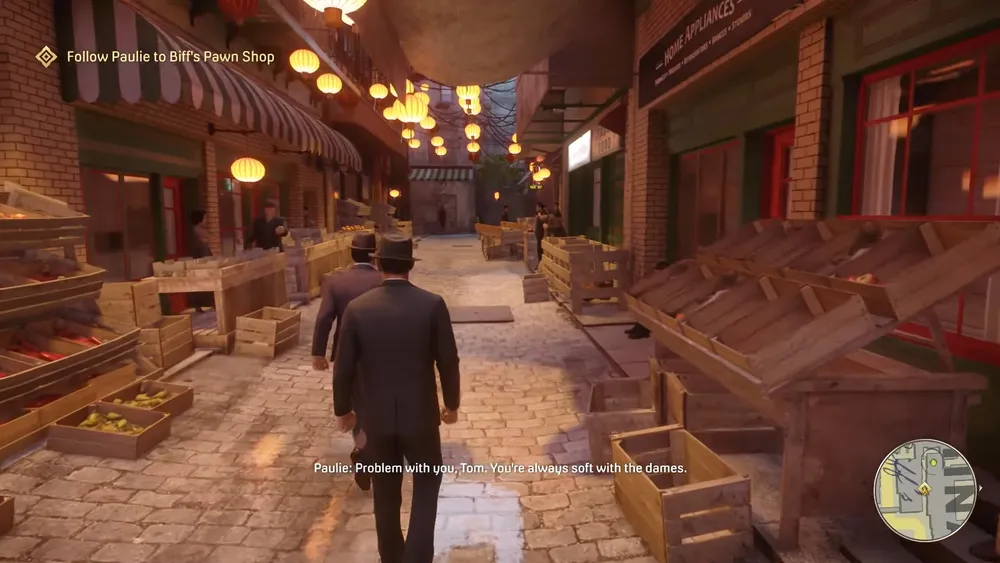Select the Follow Paulie objective tracker
Image resolution: width=1000 pixels, height=563 pixels.
click(x=170, y=57)
